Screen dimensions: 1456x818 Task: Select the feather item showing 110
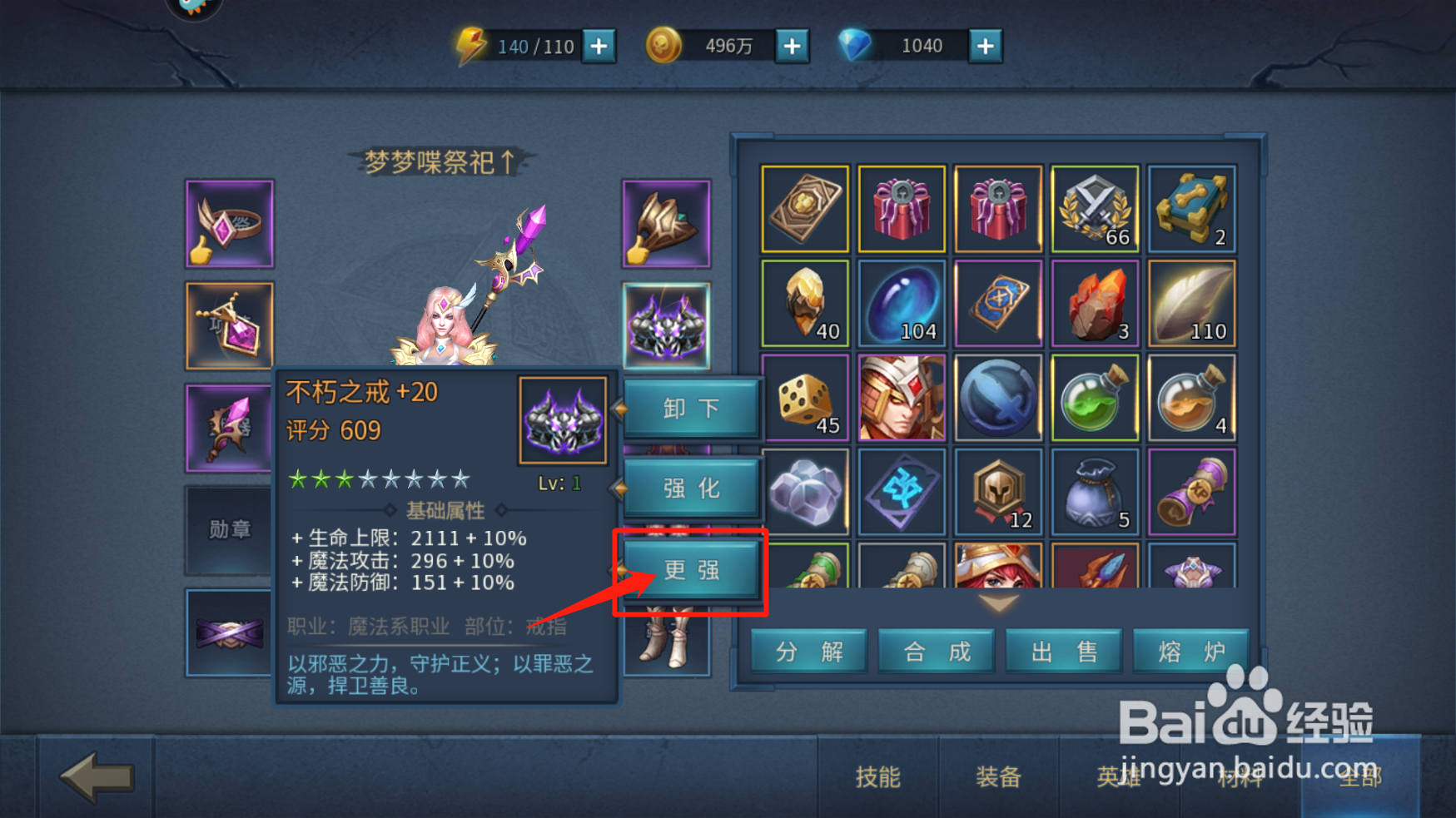[x=1191, y=302]
